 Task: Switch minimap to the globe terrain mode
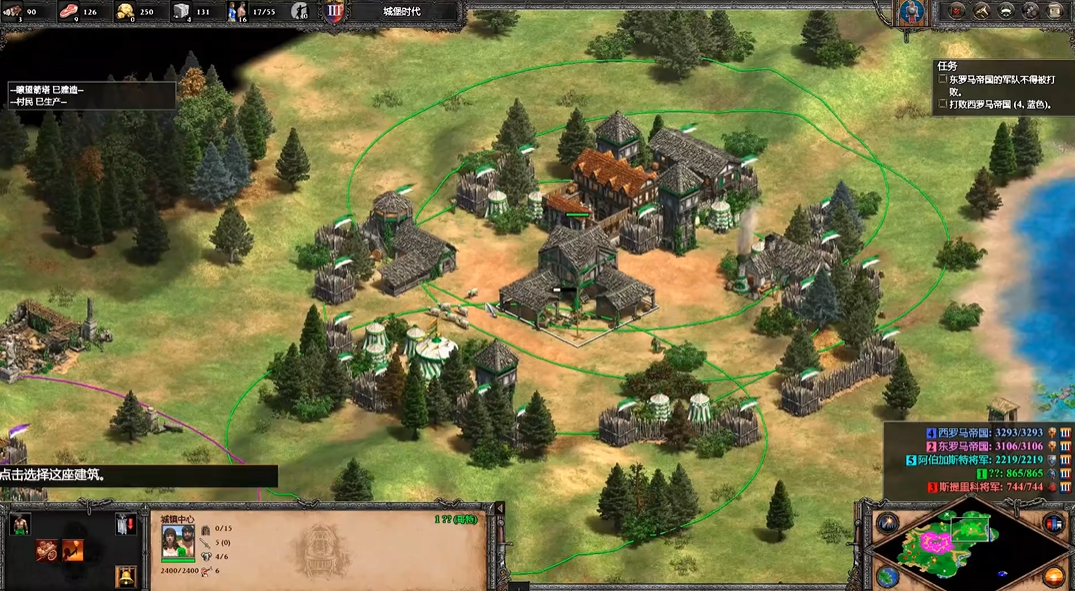[x=887, y=576]
